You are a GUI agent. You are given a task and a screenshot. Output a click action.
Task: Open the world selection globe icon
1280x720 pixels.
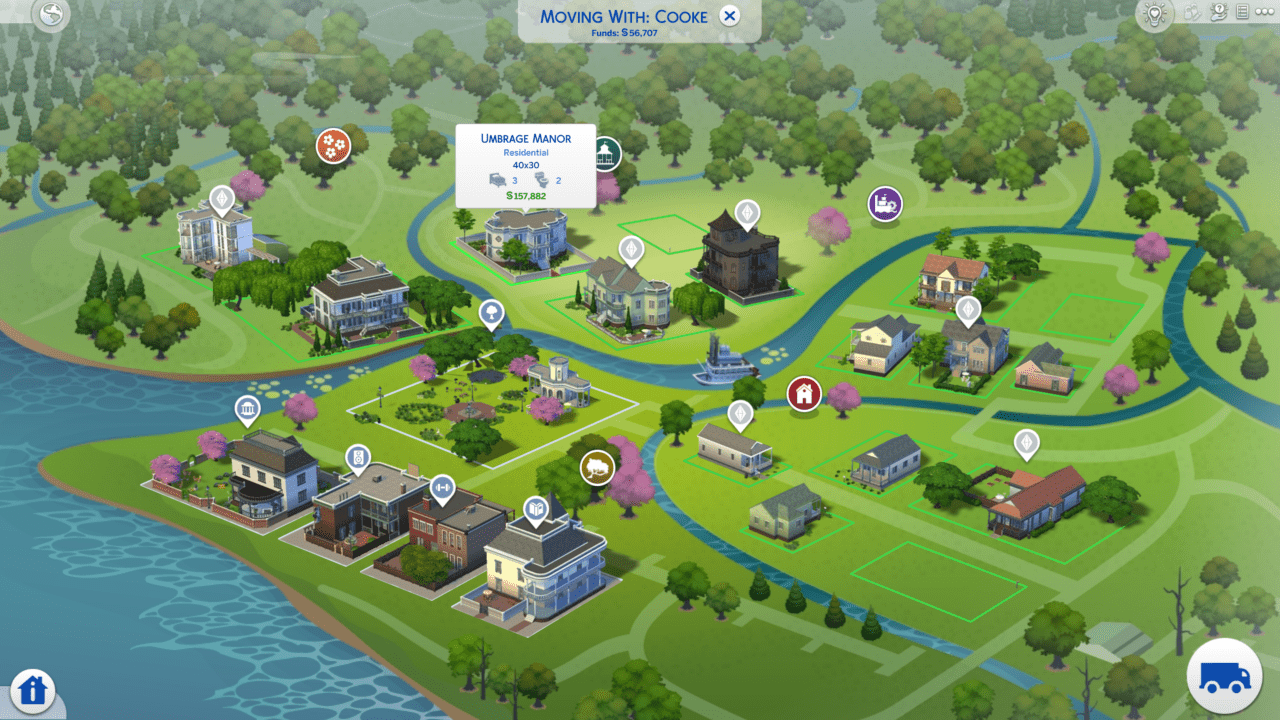pyautogui.click(x=49, y=16)
